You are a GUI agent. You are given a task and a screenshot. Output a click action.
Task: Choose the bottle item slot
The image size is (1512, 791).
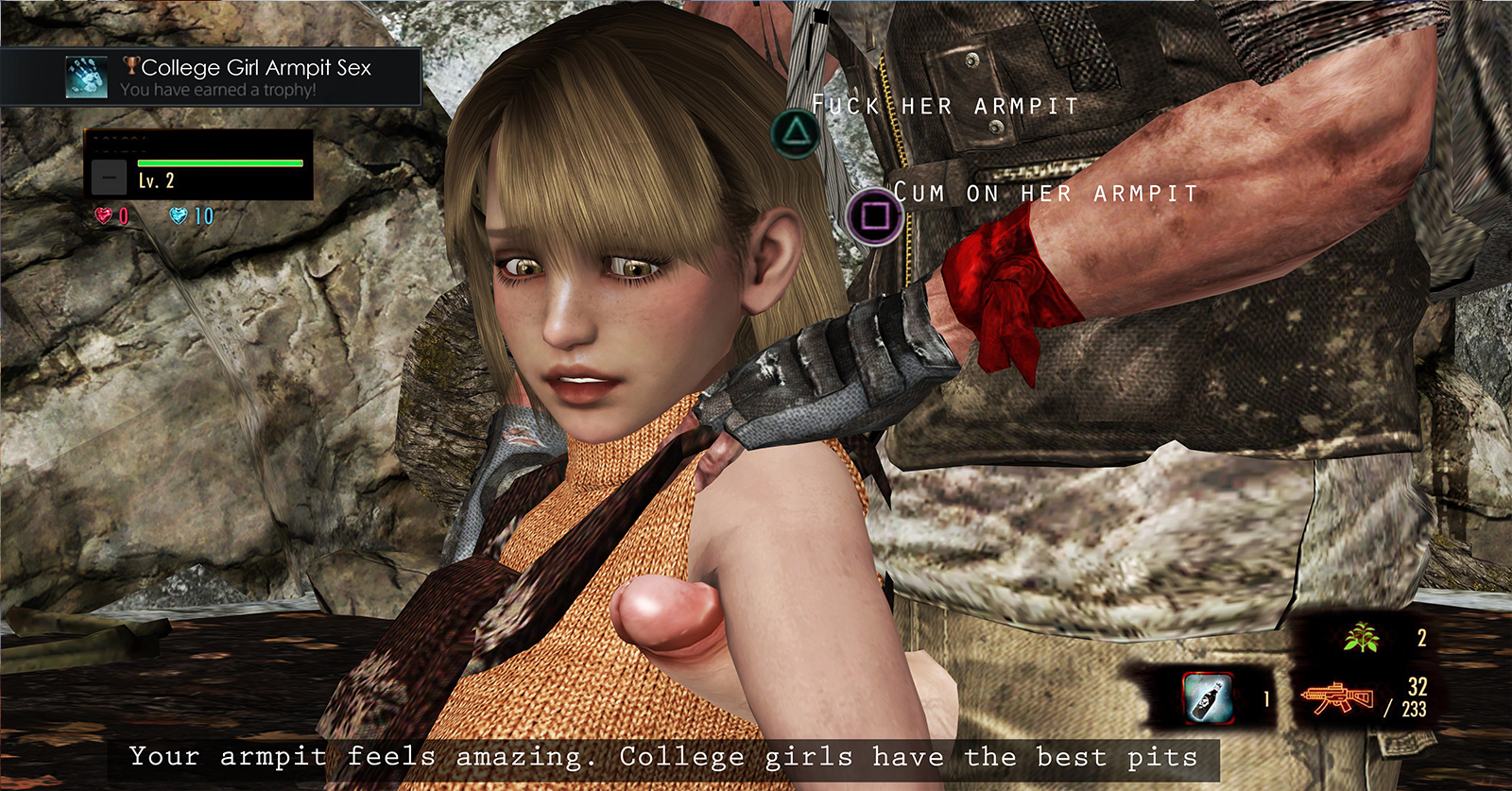[1209, 699]
